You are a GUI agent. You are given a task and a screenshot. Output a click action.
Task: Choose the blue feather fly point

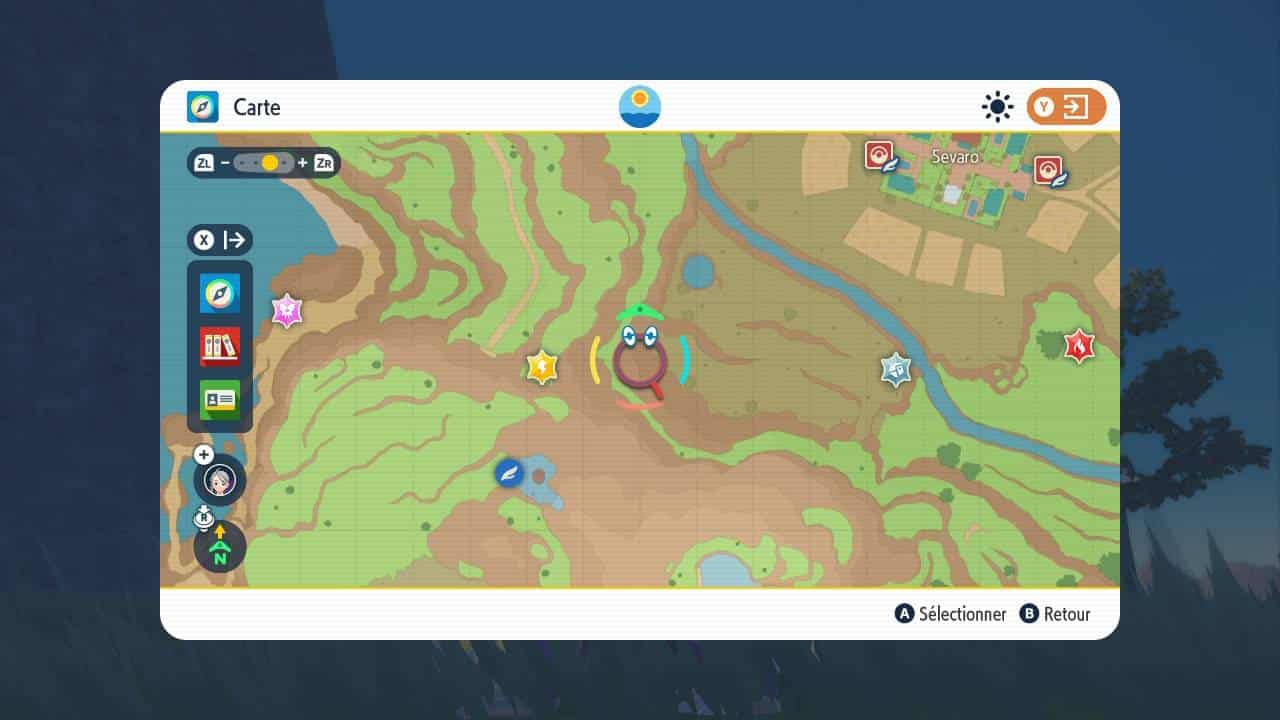tap(509, 472)
